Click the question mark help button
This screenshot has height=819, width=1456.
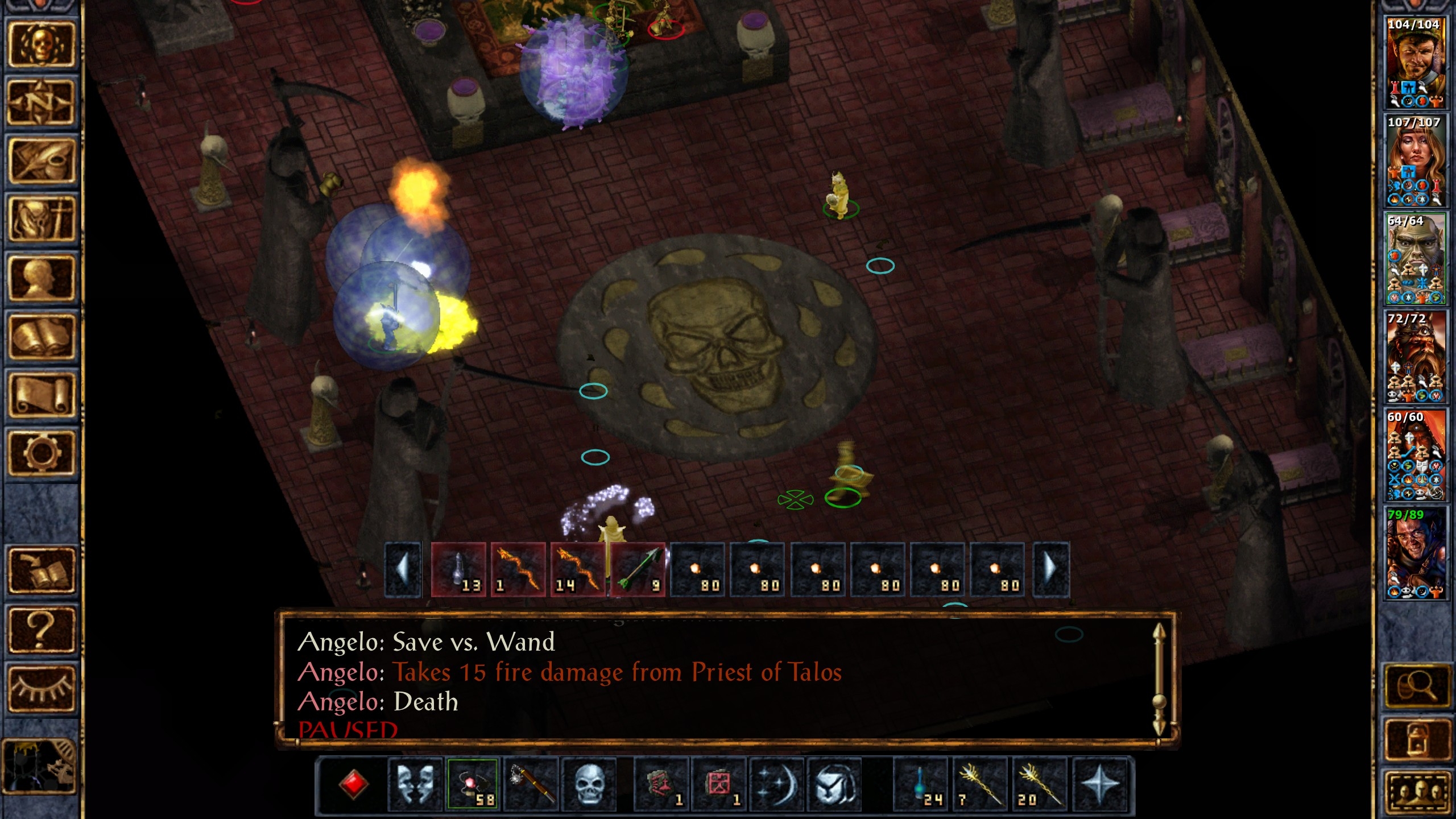[40, 629]
